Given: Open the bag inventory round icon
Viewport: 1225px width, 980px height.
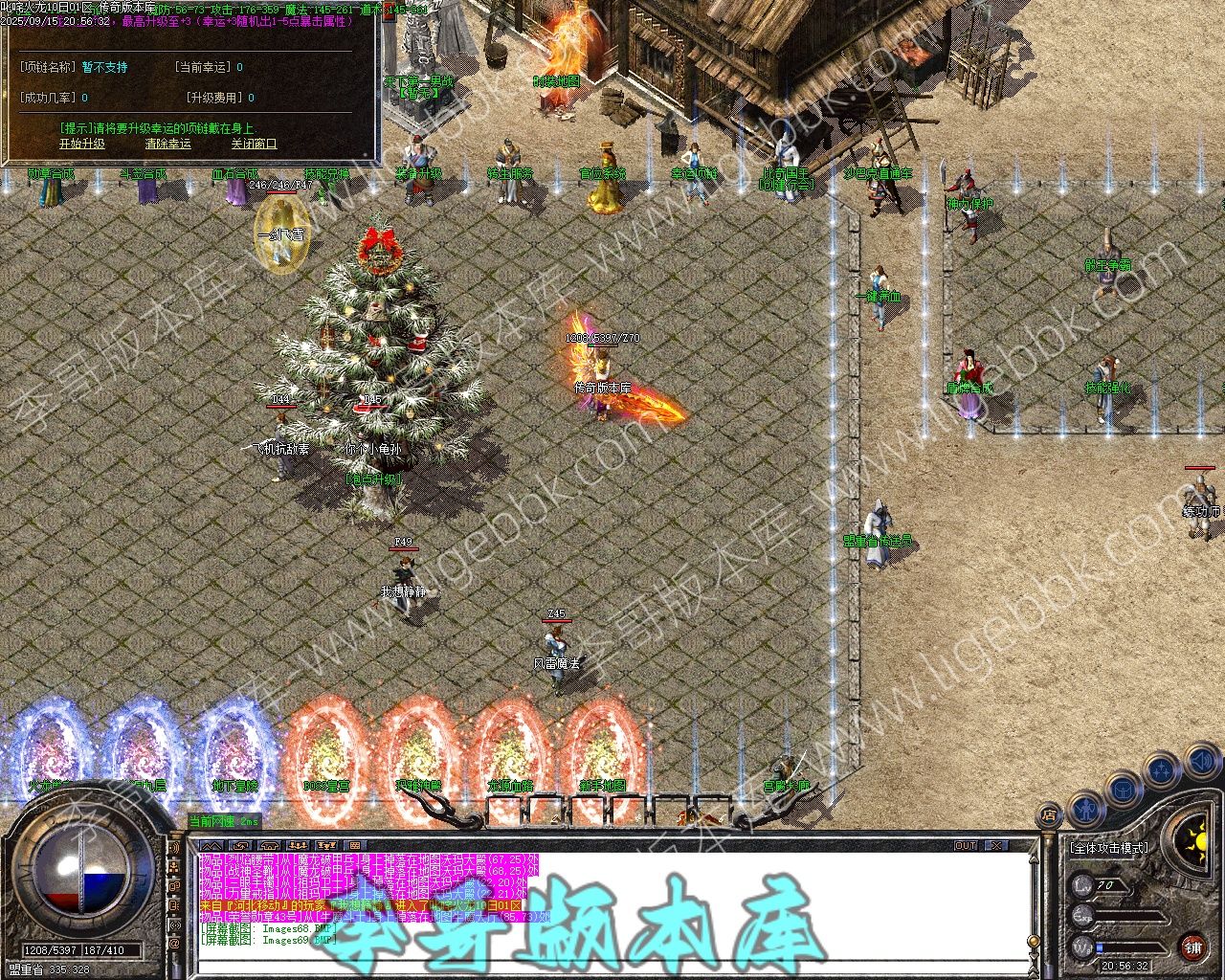Looking at the screenshot, I should (x=1122, y=790).
